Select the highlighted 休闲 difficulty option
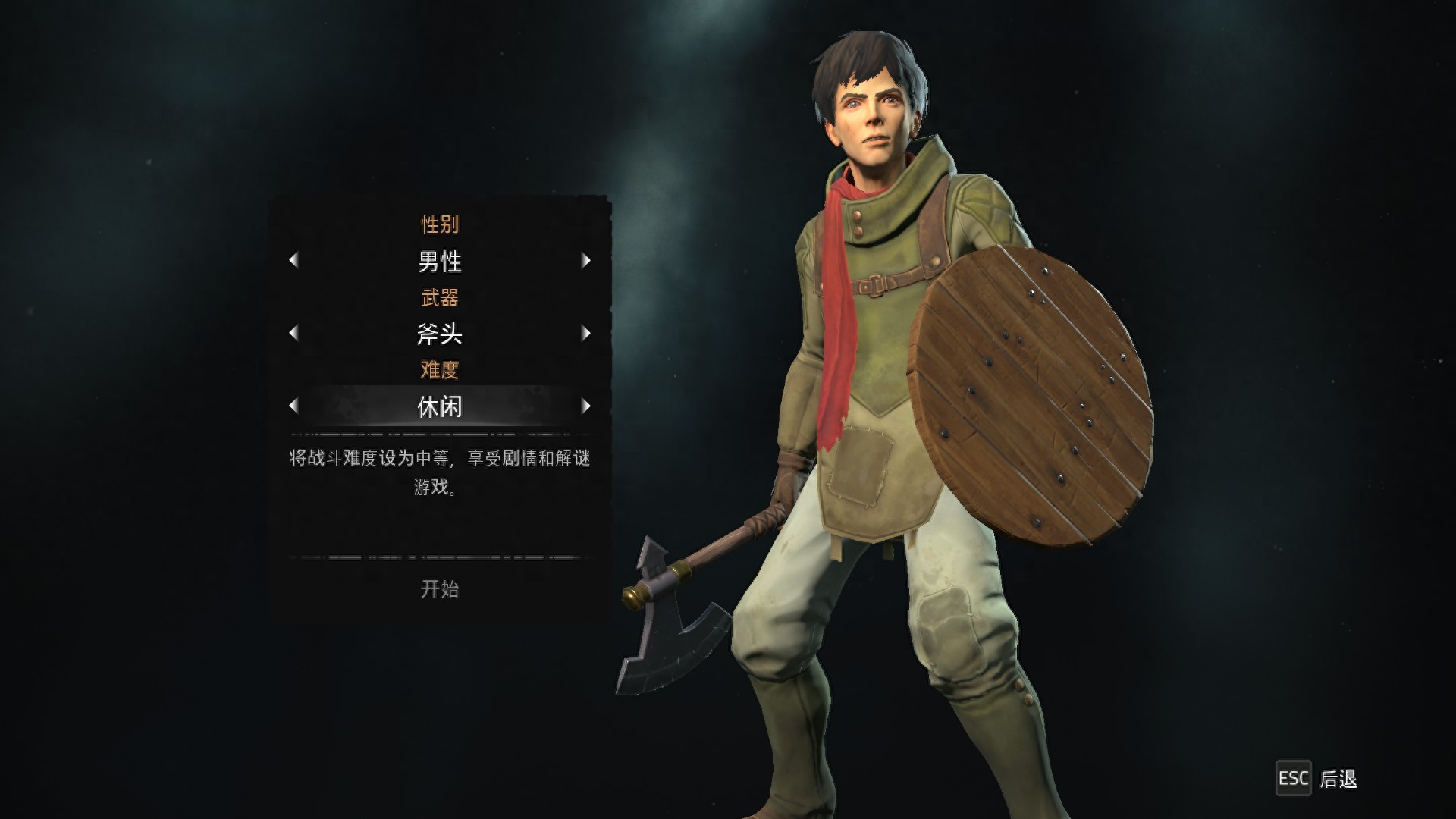The width and height of the screenshot is (1456, 819). coord(440,406)
